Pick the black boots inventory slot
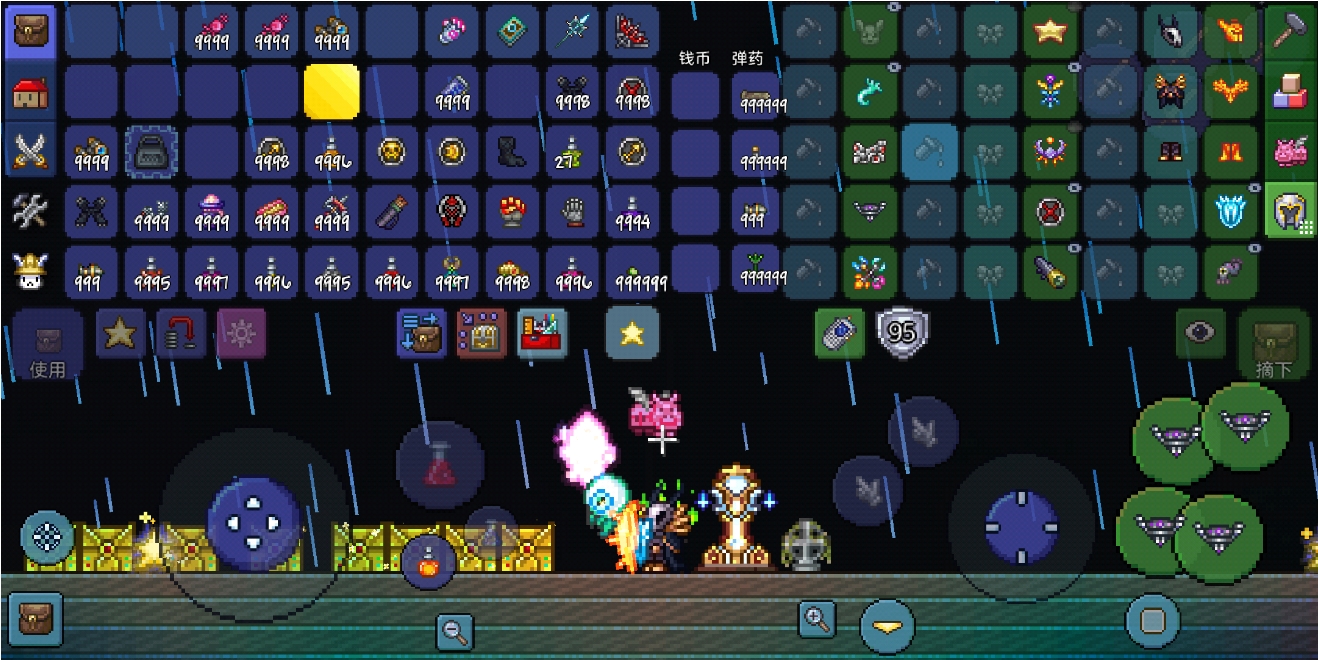The width and height of the screenshot is (1318, 660). (x=513, y=152)
